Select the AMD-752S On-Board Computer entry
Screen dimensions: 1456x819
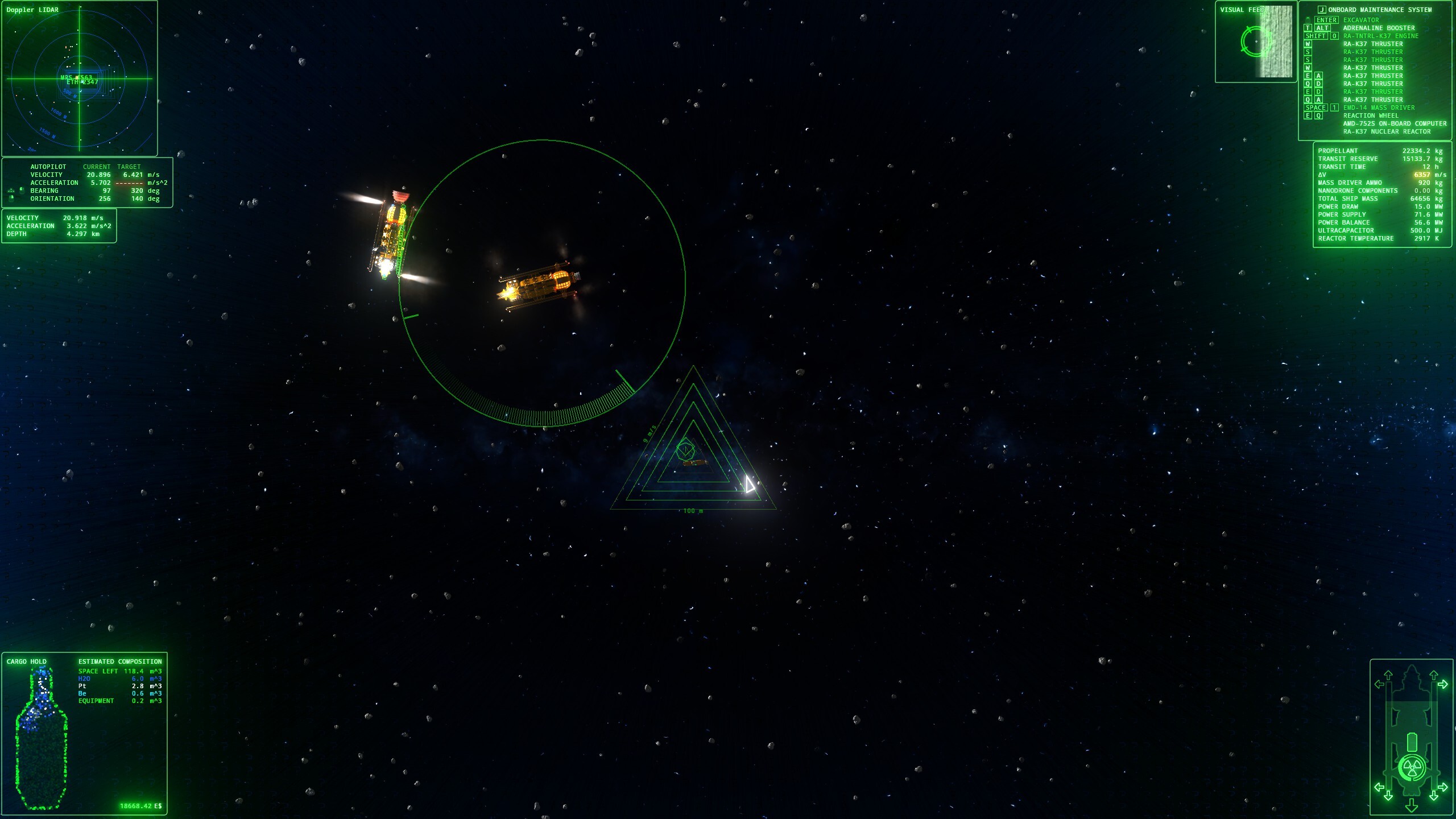[1394, 123]
